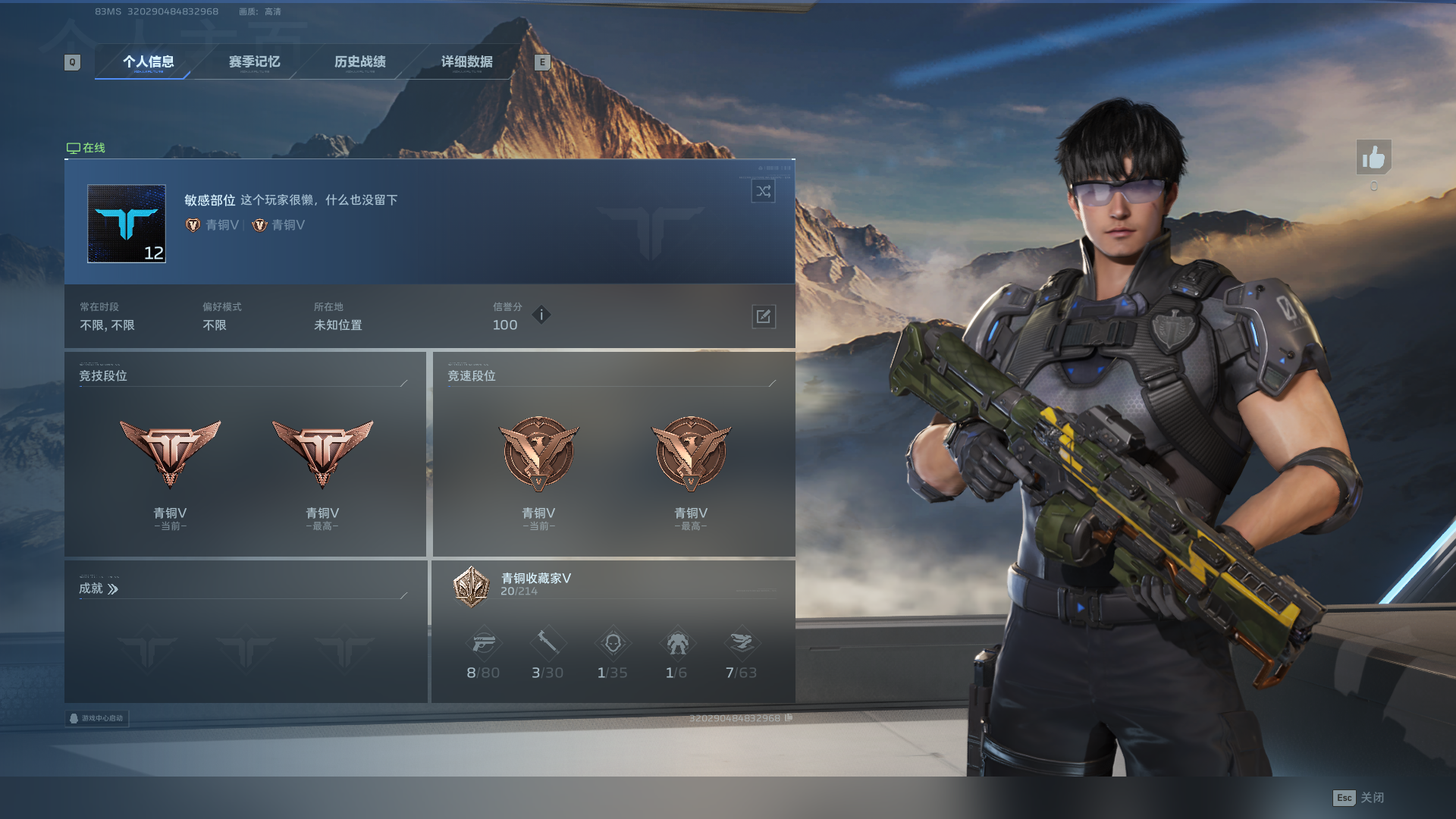Show the 信誉分 info tooltip
Screen dimensions: 1456x819
tap(541, 315)
